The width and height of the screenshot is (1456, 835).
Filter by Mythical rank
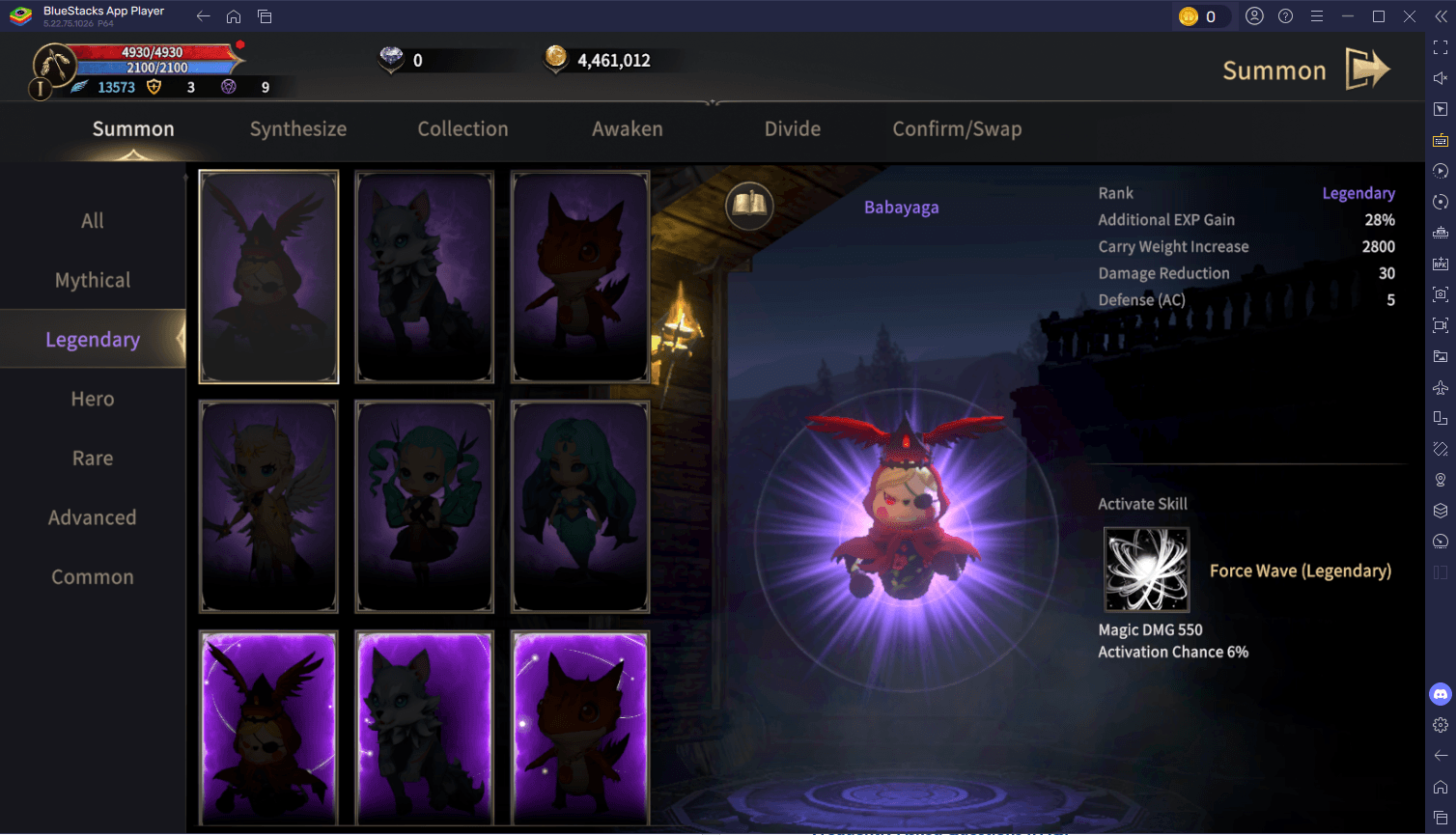(93, 280)
